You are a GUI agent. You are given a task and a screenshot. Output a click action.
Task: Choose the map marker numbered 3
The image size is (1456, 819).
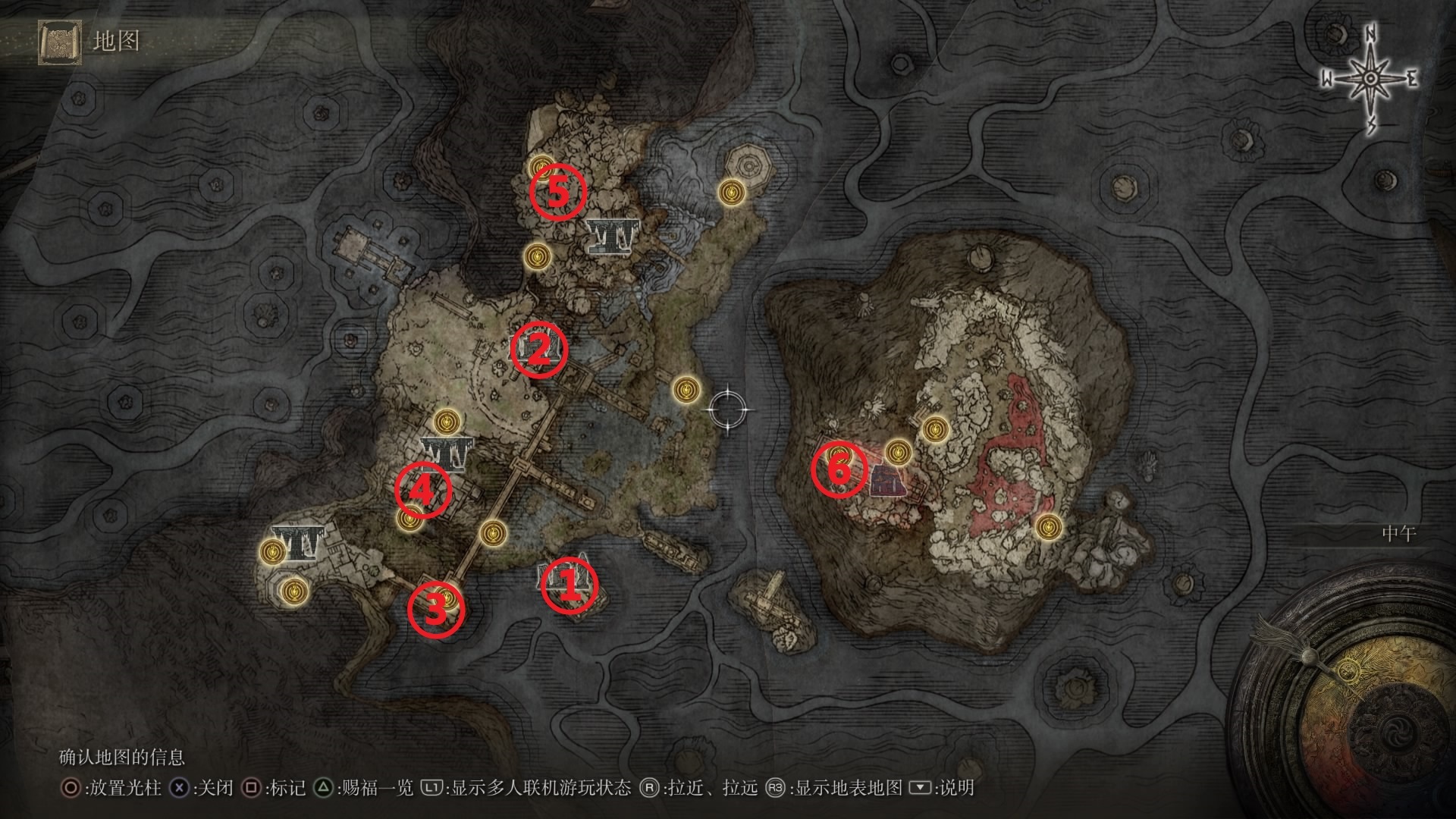tap(435, 610)
